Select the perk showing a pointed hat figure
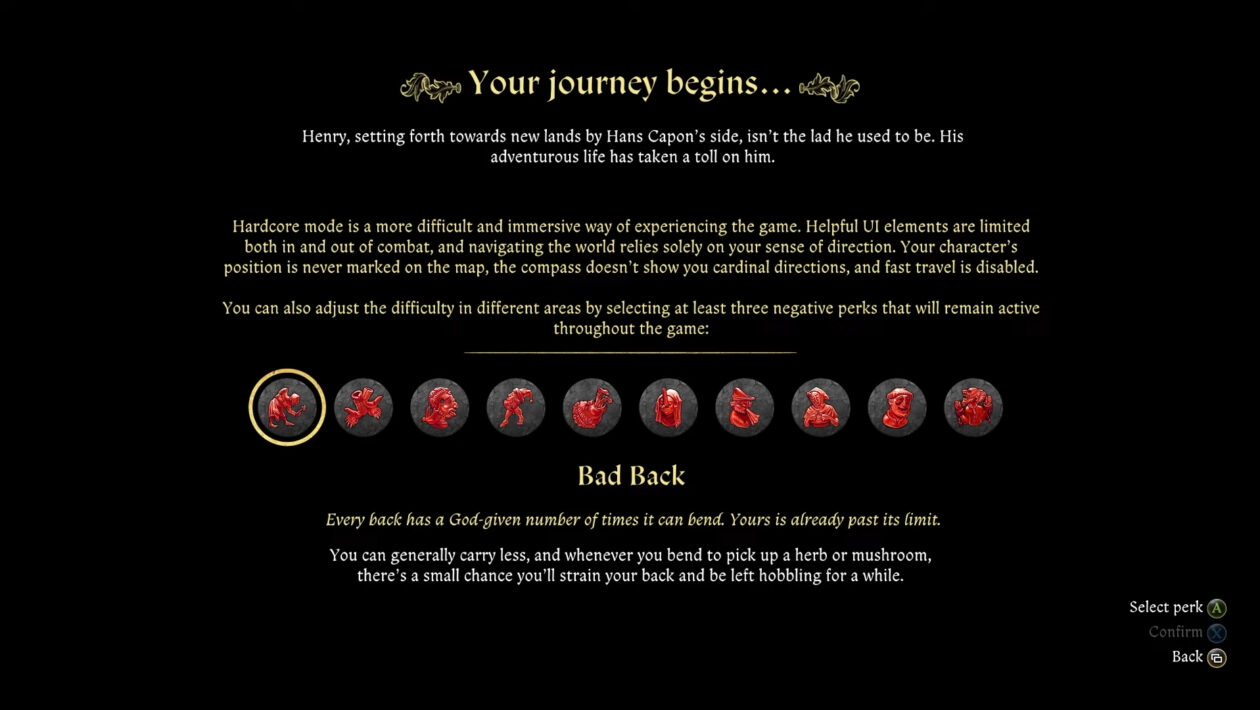This screenshot has width=1260, height=710. click(745, 407)
